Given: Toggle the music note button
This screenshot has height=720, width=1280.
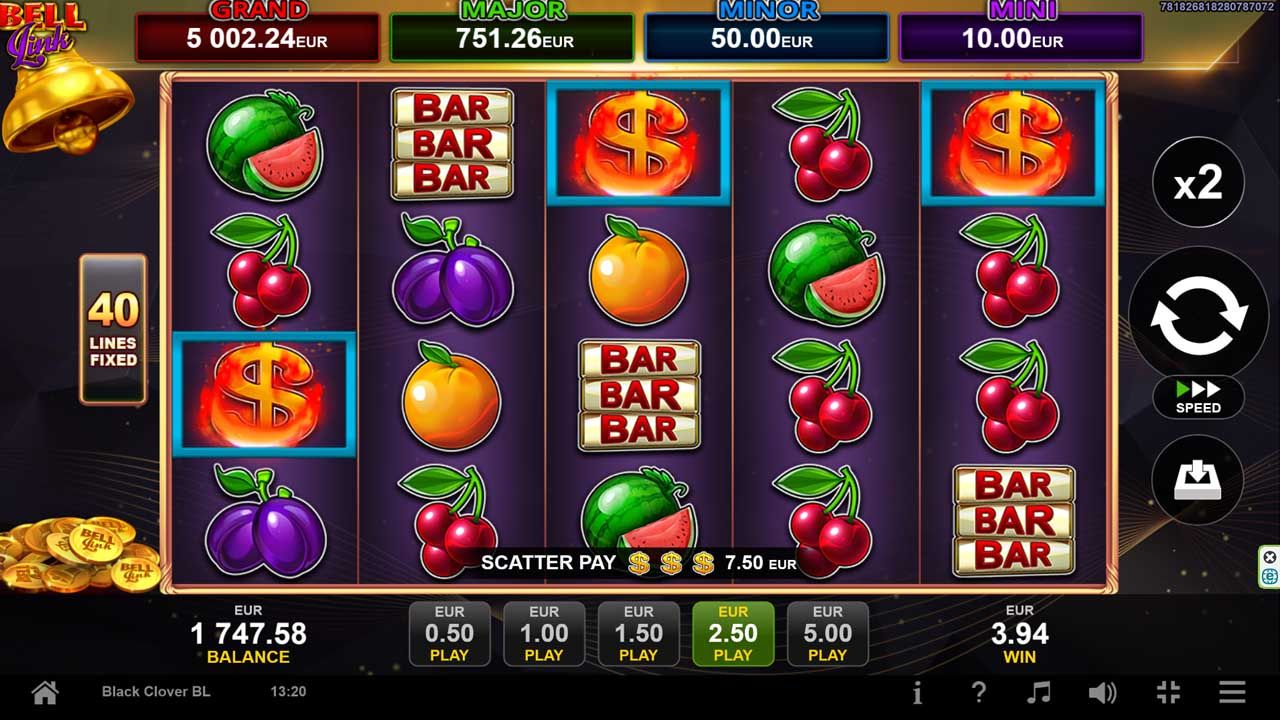Looking at the screenshot, I should pos(1040,692).
